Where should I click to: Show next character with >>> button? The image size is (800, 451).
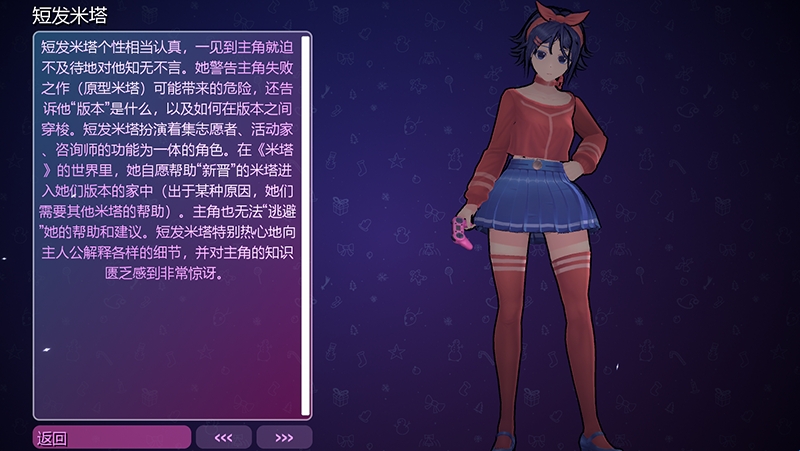pyautogui.click(x=284, y=437)
